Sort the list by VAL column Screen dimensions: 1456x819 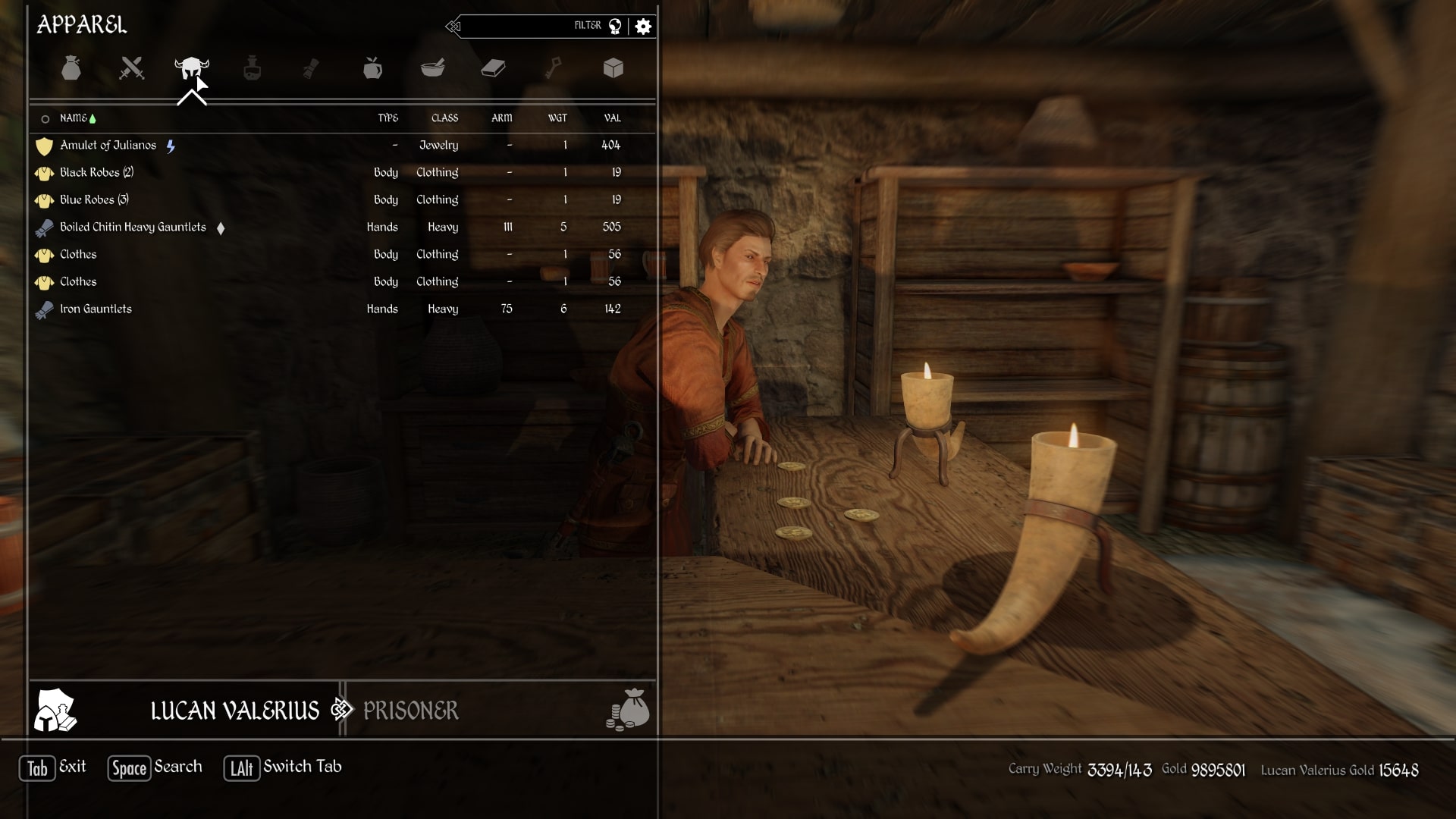[612, 118]
